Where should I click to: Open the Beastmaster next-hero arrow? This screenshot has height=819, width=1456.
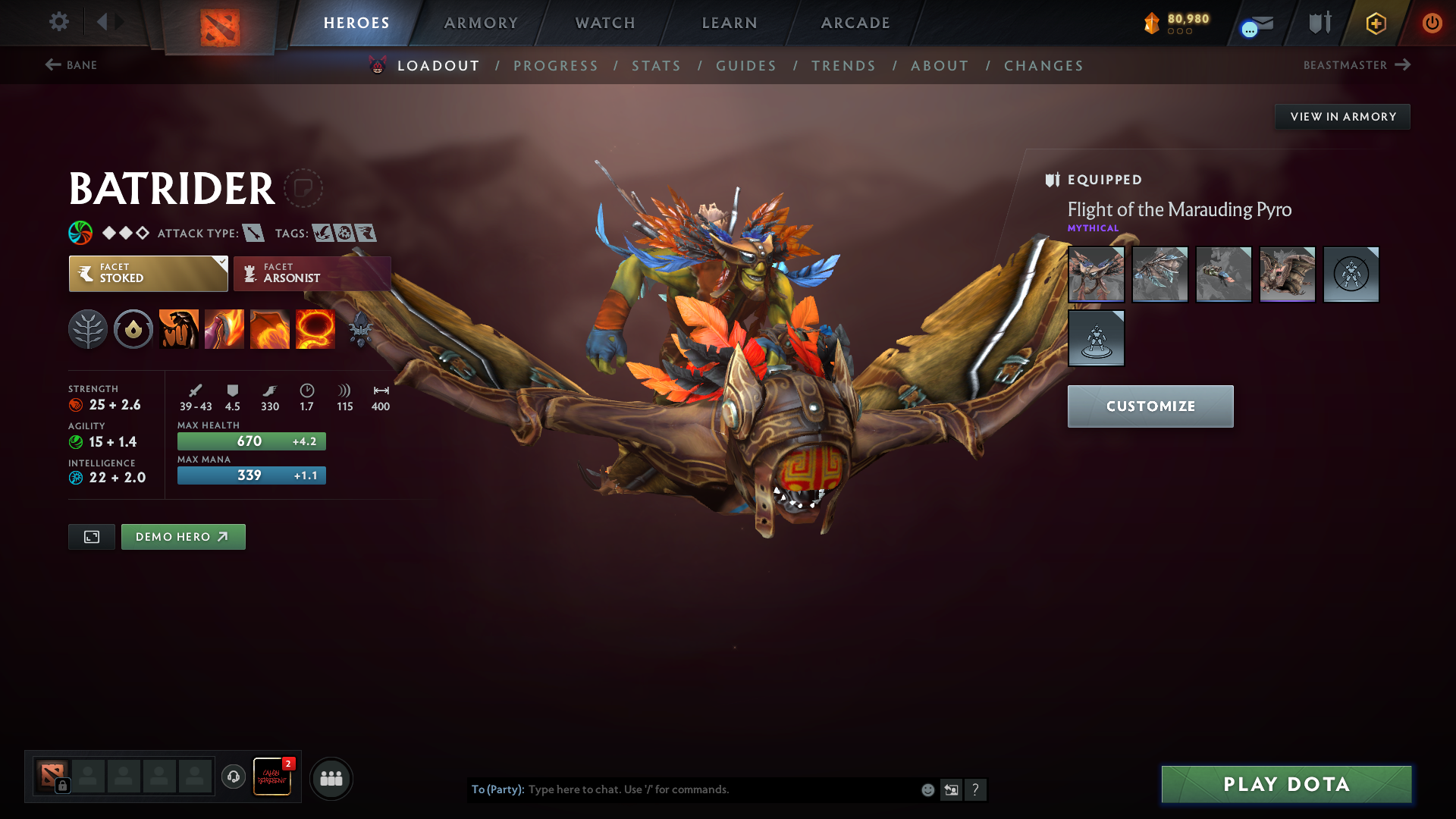1401,65
